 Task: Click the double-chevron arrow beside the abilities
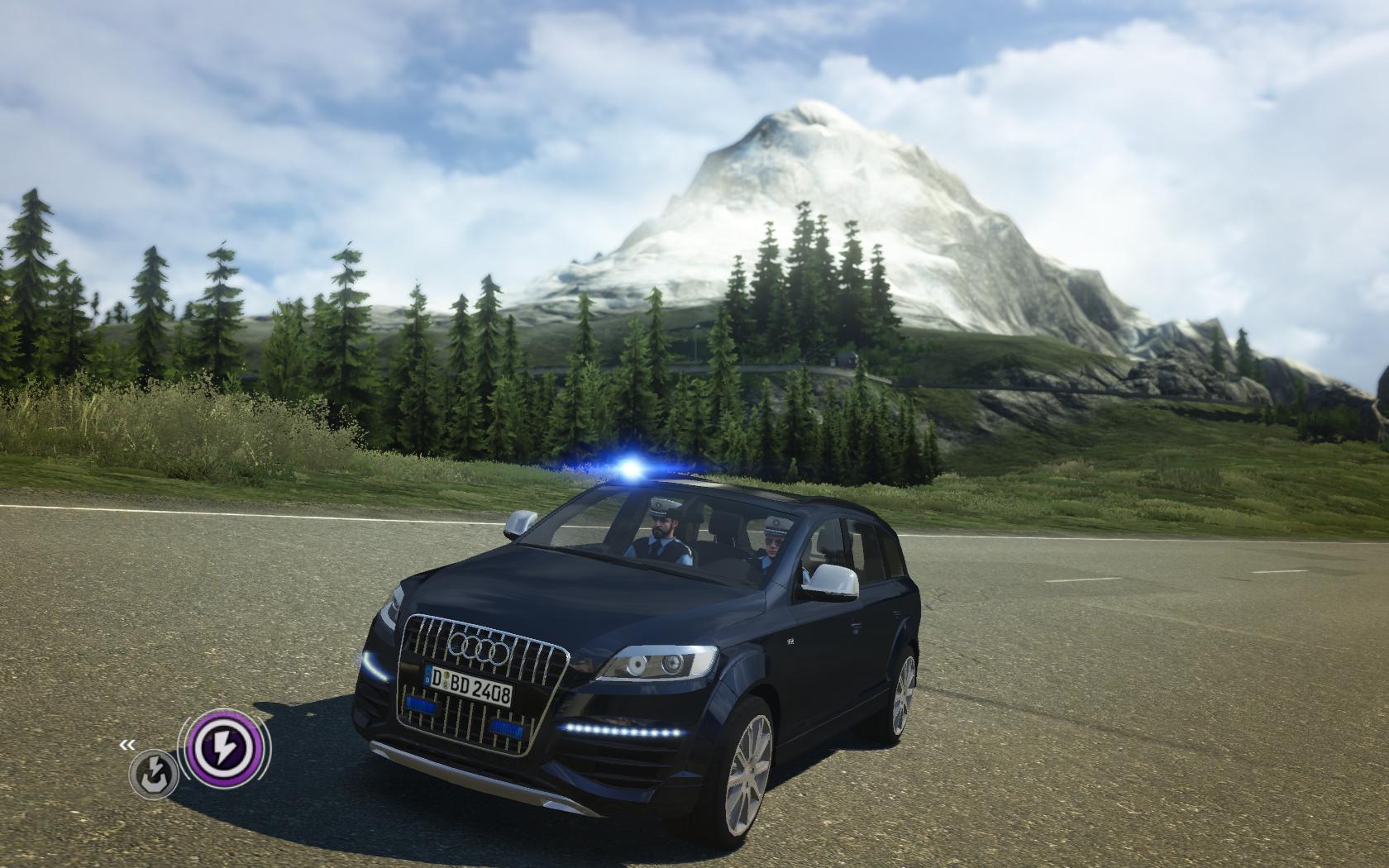(x=126, y=745)
